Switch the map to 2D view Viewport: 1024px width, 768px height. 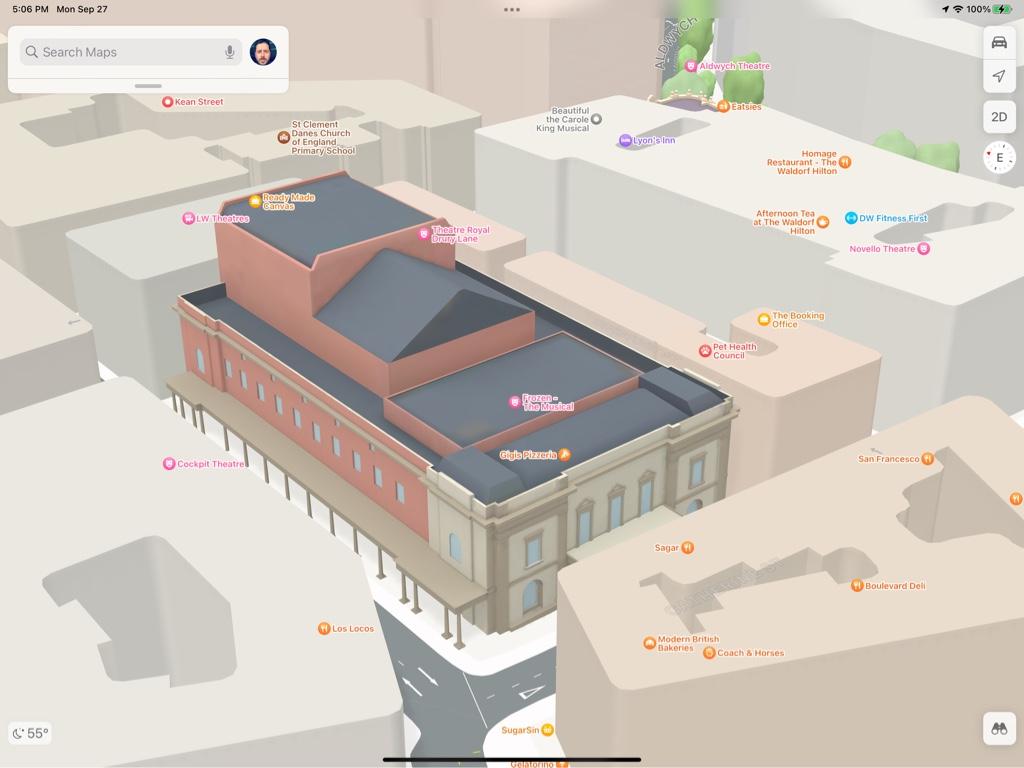click(998, 117)
